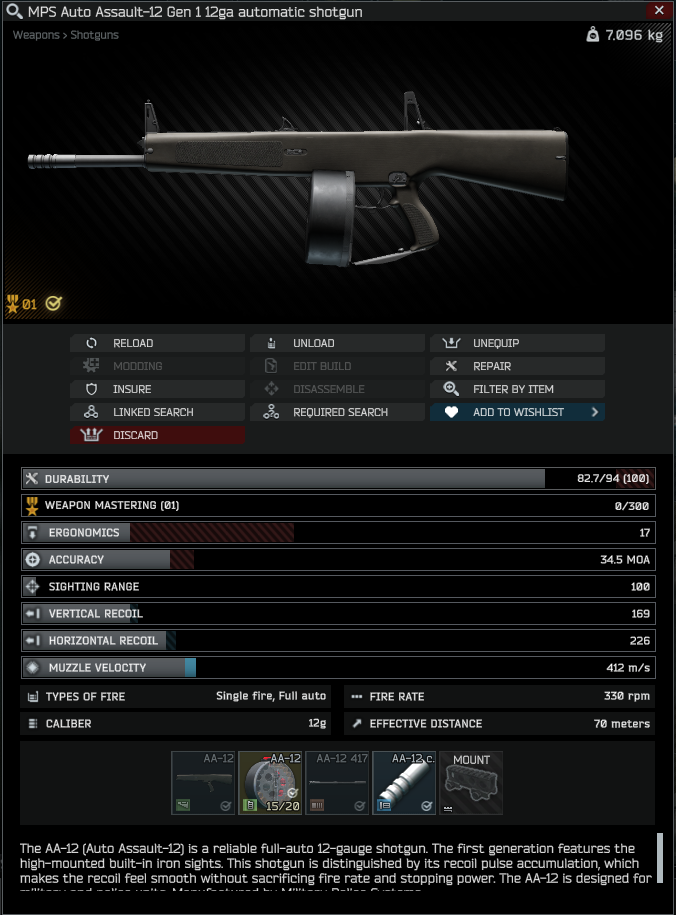Screen dimensions: 676x915
Task: Unload the weapon's ammunition
Action: 337,343
